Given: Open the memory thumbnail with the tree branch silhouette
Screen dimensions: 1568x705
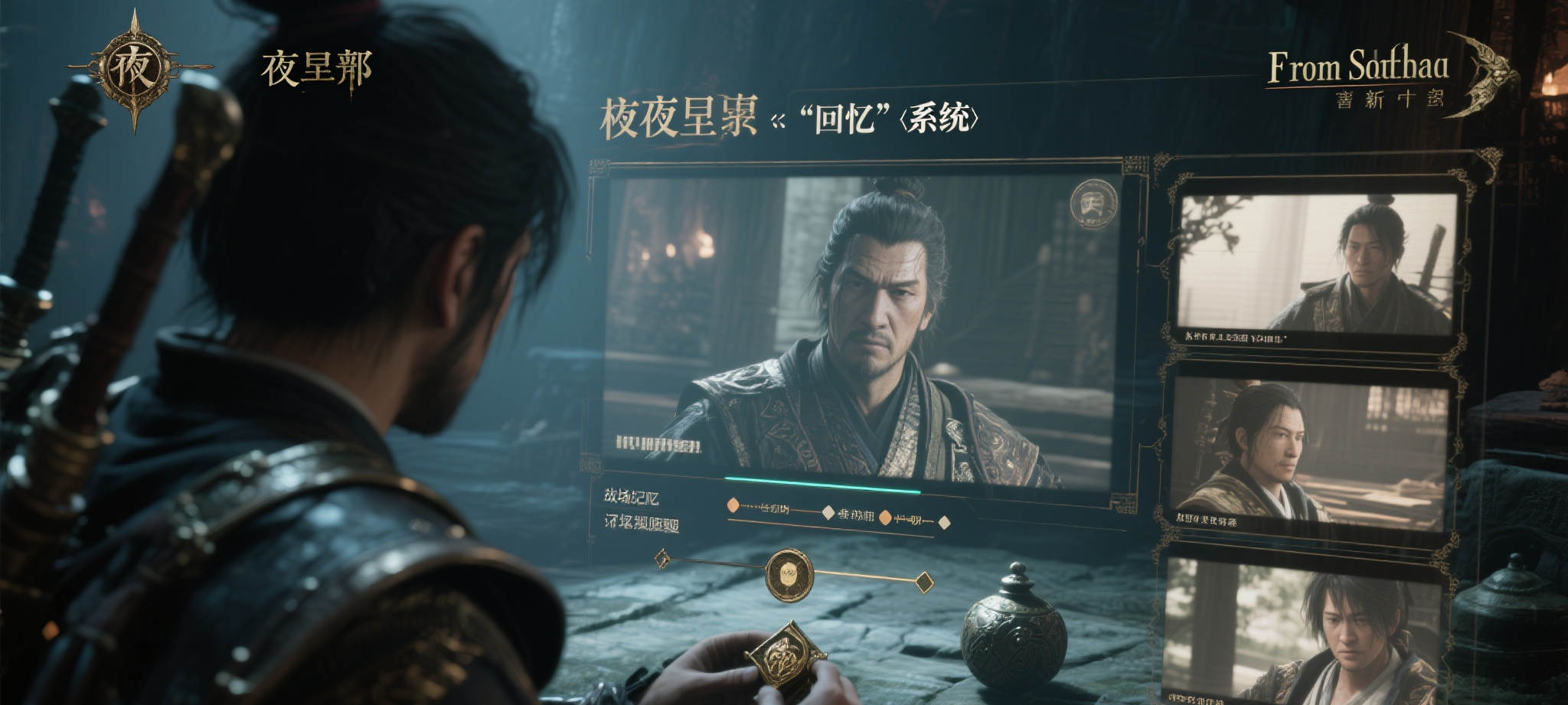Looking at the screenshot, I should (1315, 264).
